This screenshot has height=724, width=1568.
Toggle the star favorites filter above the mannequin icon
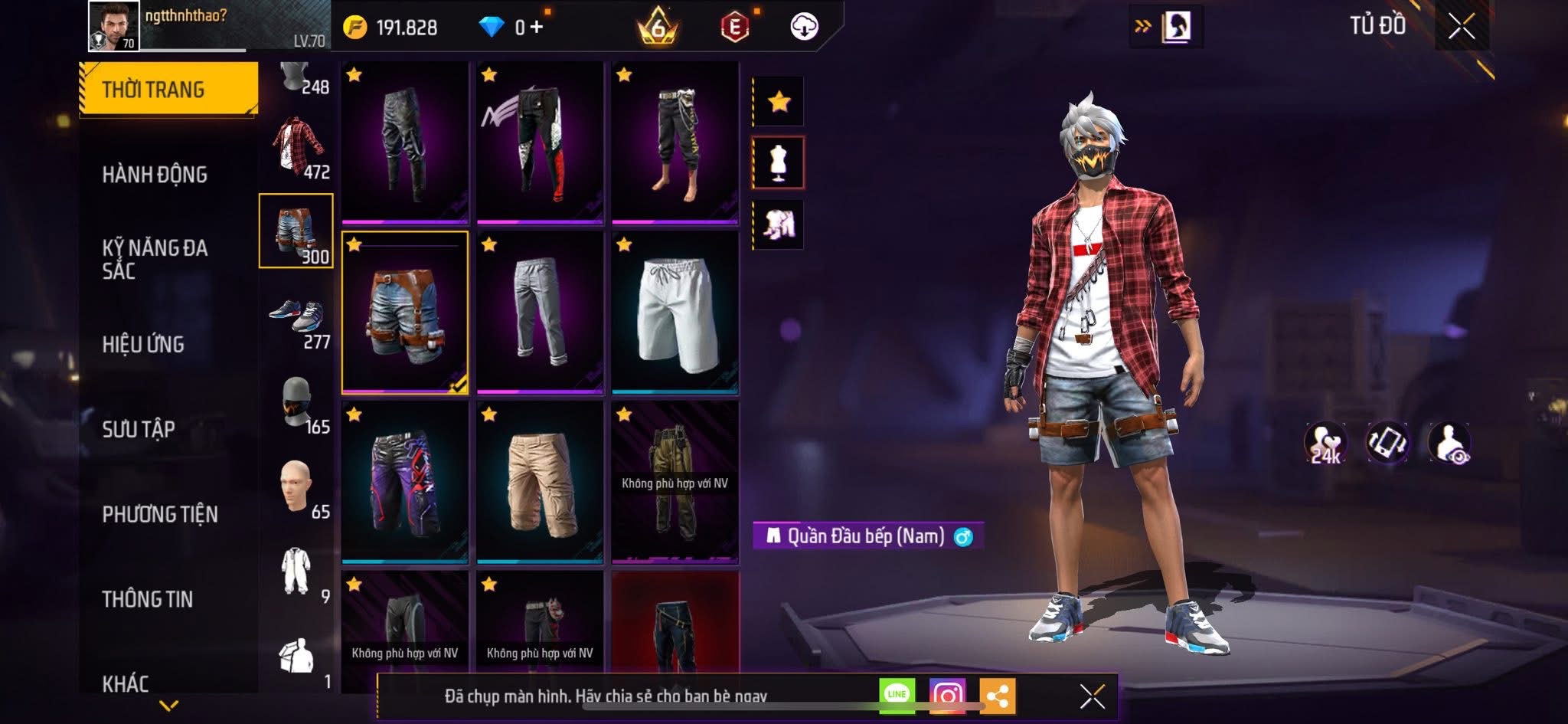coord(778,100)
